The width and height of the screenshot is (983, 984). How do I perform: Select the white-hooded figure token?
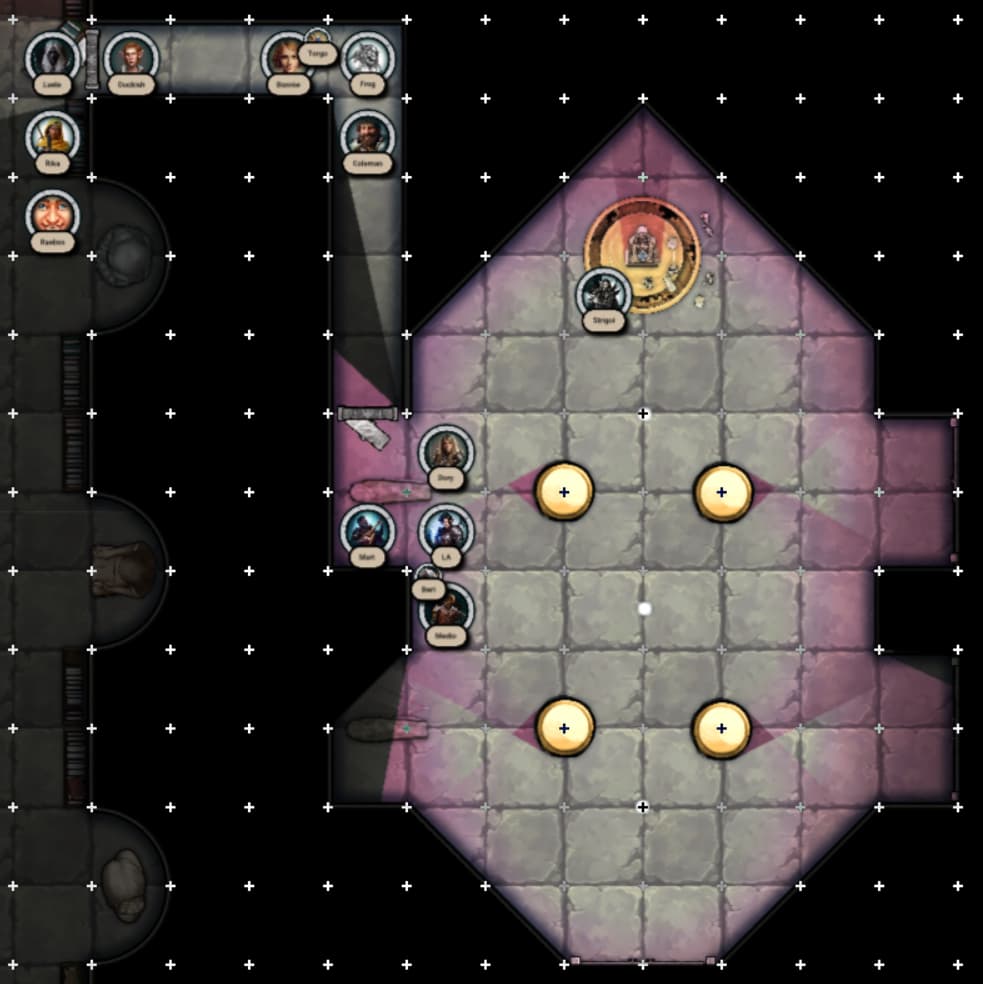point(52,59)
